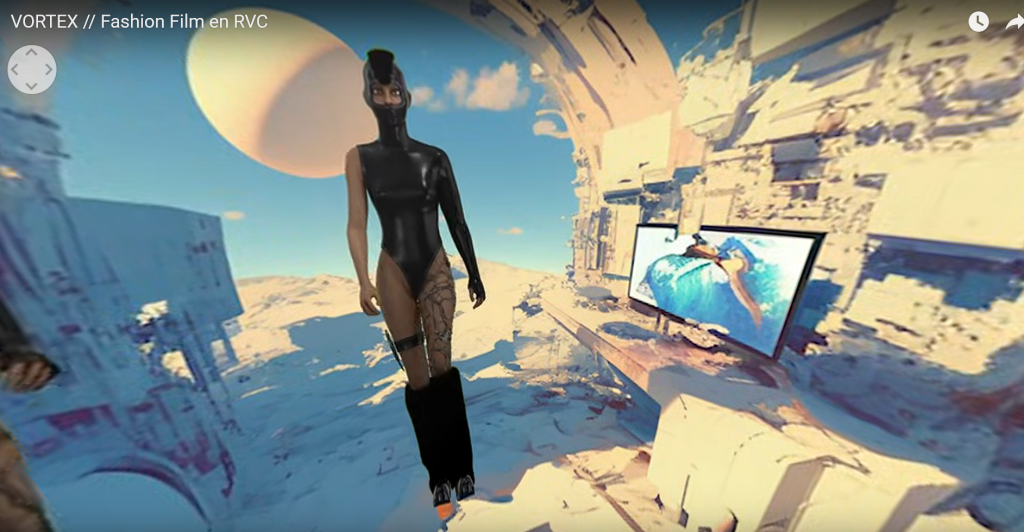Rotate the 360 view right with the right arrow
The width and height of the screenshot is (1024, 532).
(x=48, y=70)
